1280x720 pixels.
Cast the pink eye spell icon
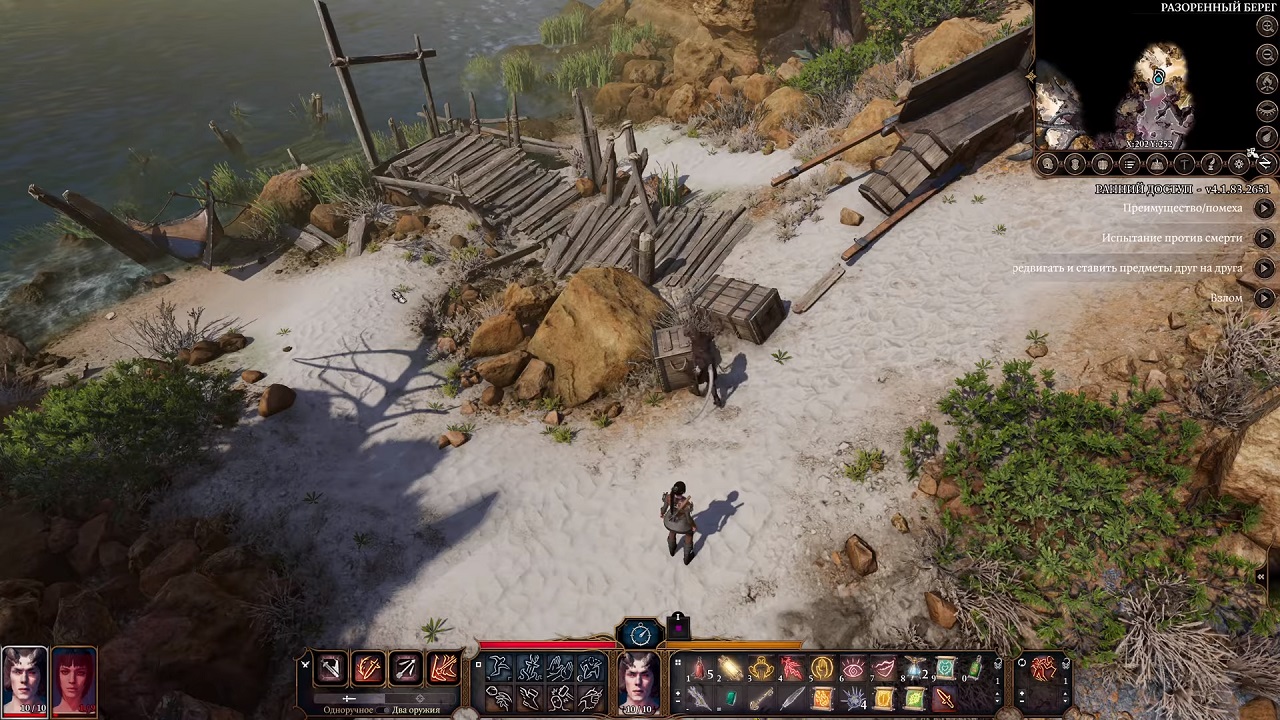pos(853,669)
